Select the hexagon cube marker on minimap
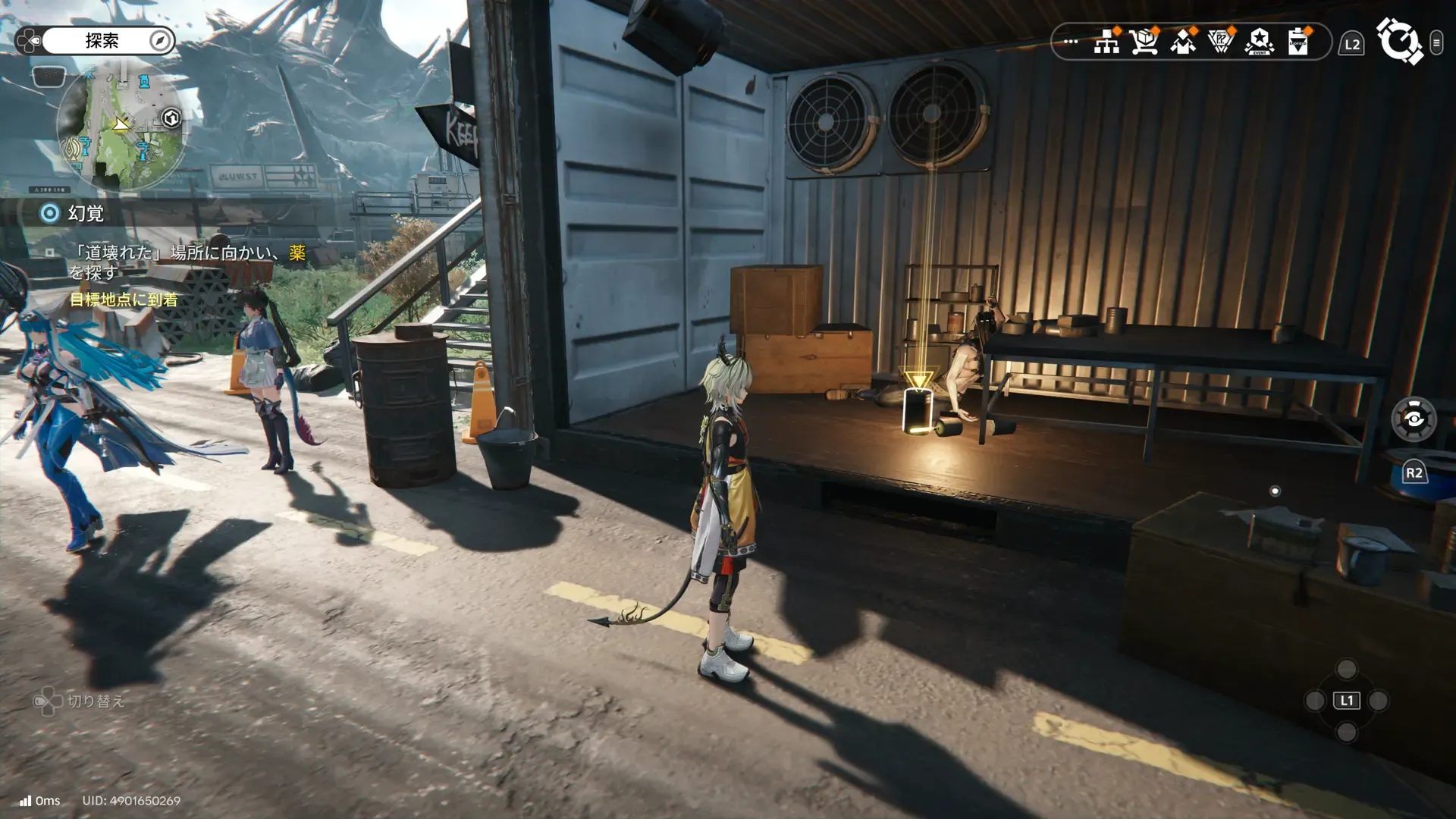1456x819 pixels. pos(171,118)
